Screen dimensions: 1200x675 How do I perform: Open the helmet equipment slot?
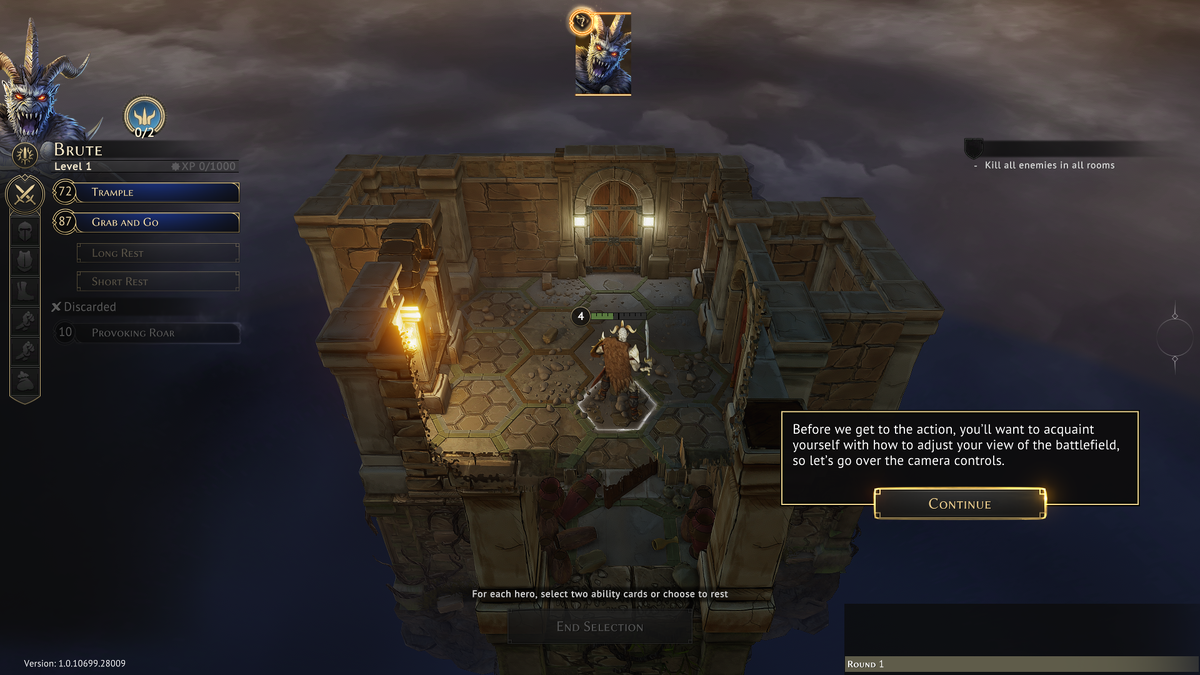(24, 229)
